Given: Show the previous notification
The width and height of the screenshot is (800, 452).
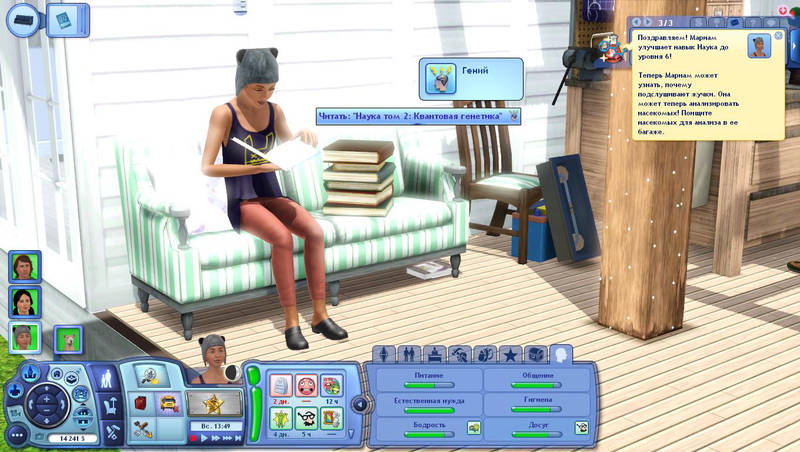Looking at the screenshot, I should (636, 22).
